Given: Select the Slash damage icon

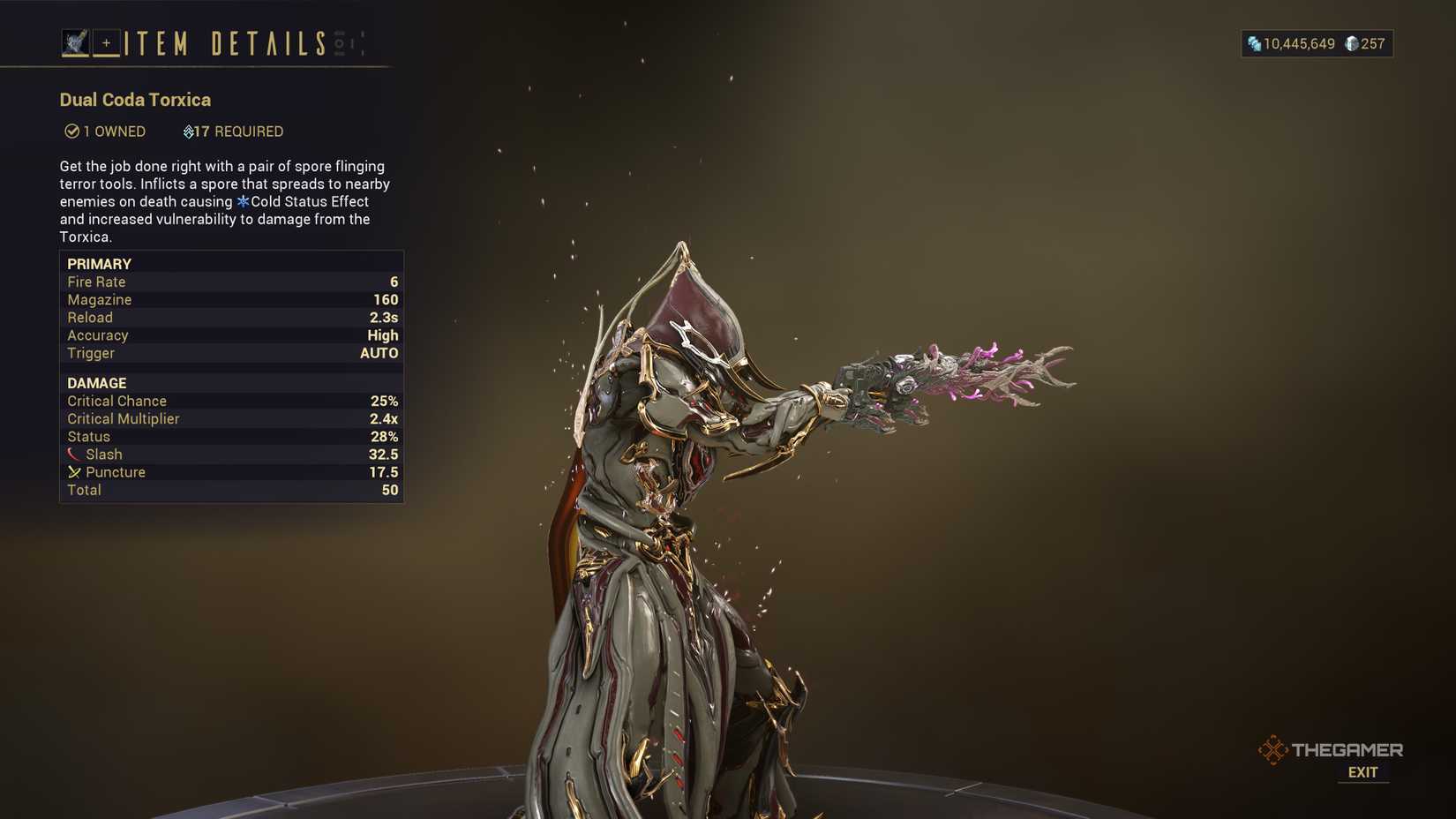Looking at the screenshot, I should coord(74,454).
